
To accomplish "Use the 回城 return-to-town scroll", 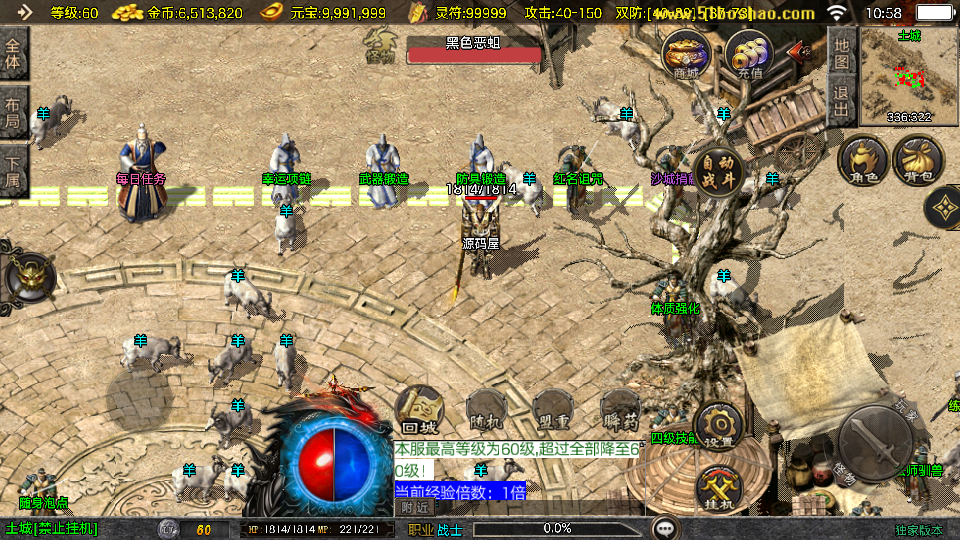I will coord(419,408).
